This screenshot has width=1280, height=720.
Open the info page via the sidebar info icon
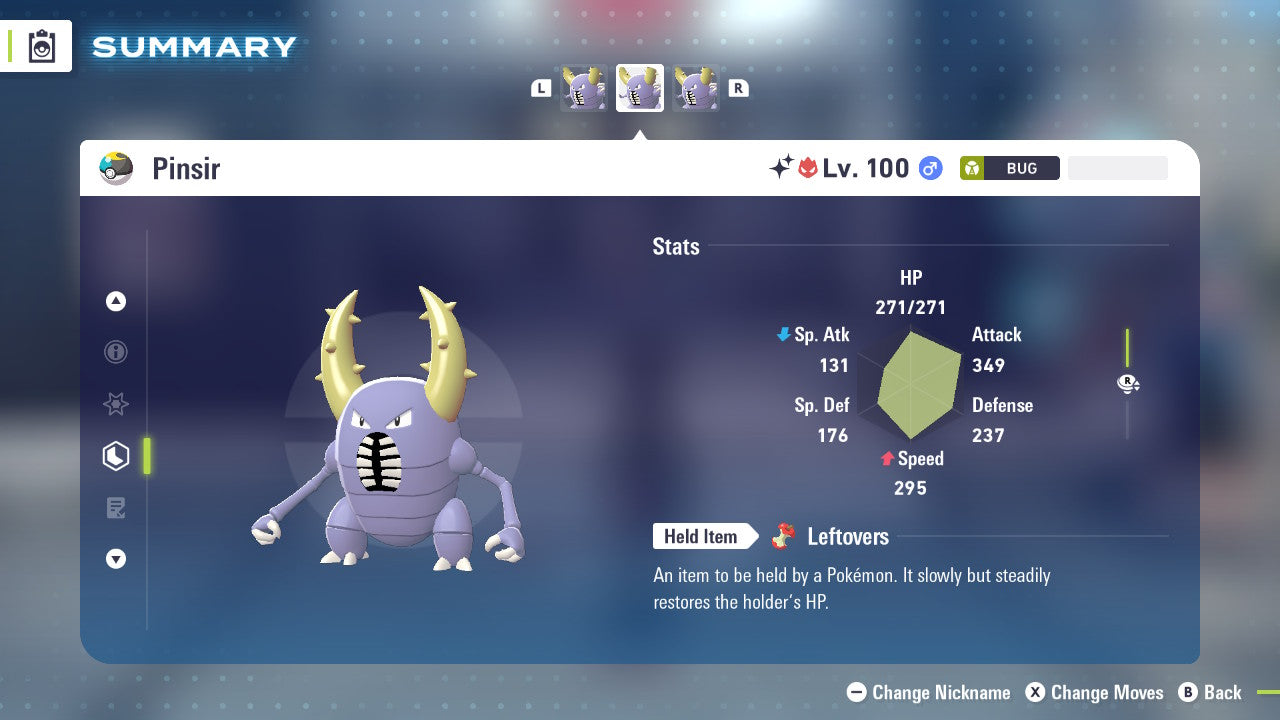click(116, 352)
